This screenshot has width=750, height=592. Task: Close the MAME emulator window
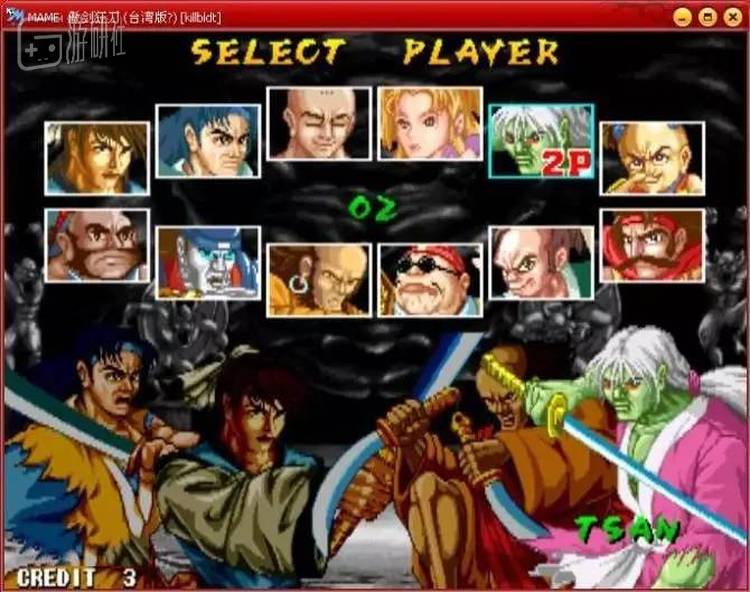[x=731, y=17]
